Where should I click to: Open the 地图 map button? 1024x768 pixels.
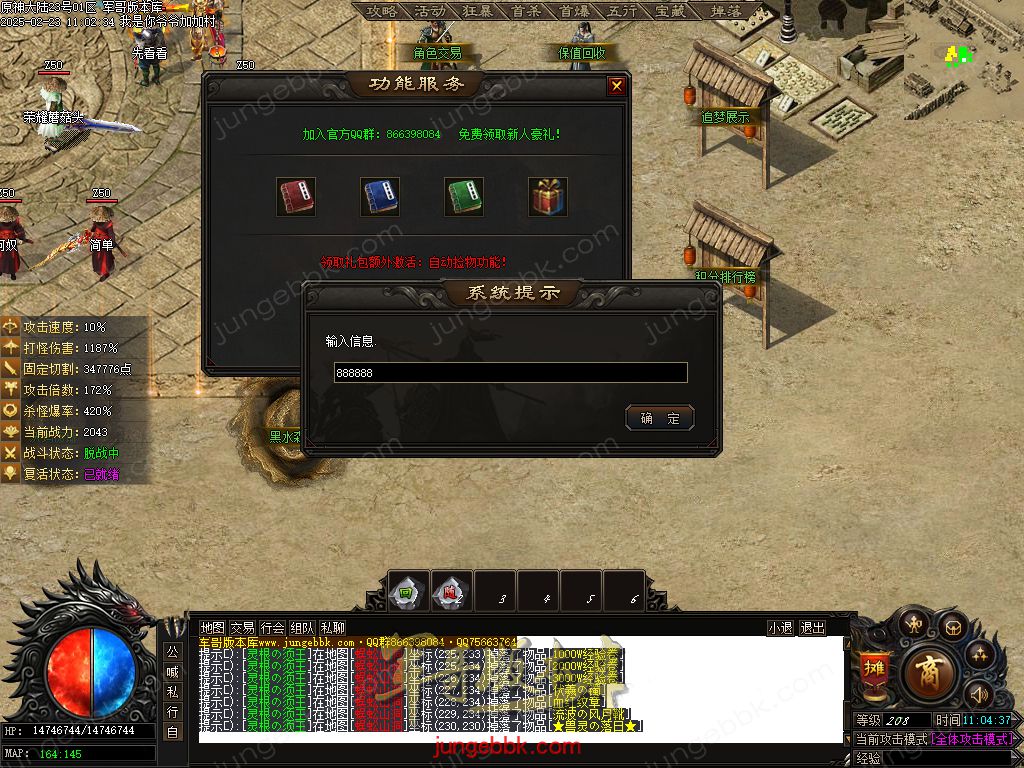(x=213, y=628)
